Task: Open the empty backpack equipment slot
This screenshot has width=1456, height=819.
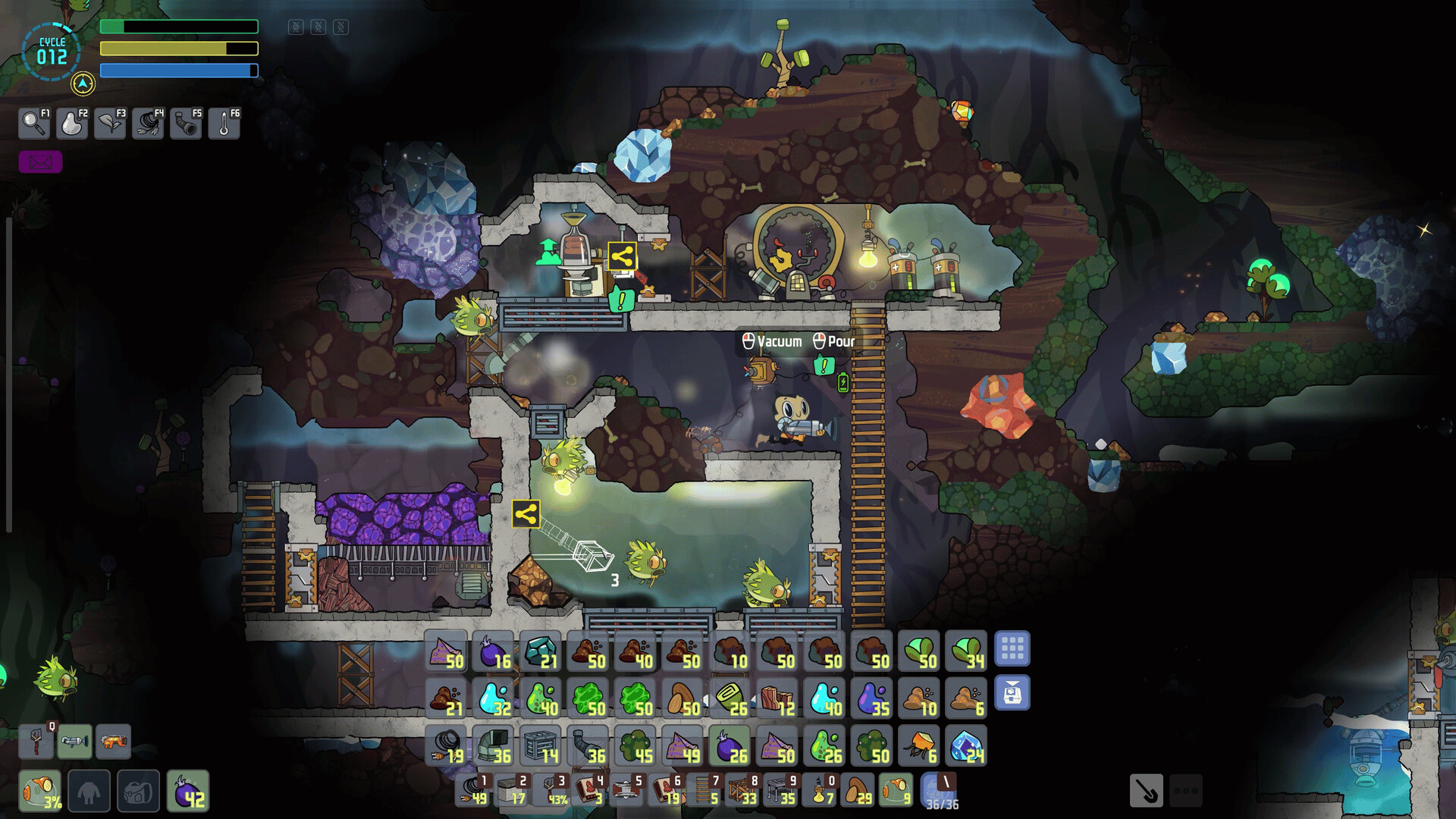Action: (x=138, y=792)
